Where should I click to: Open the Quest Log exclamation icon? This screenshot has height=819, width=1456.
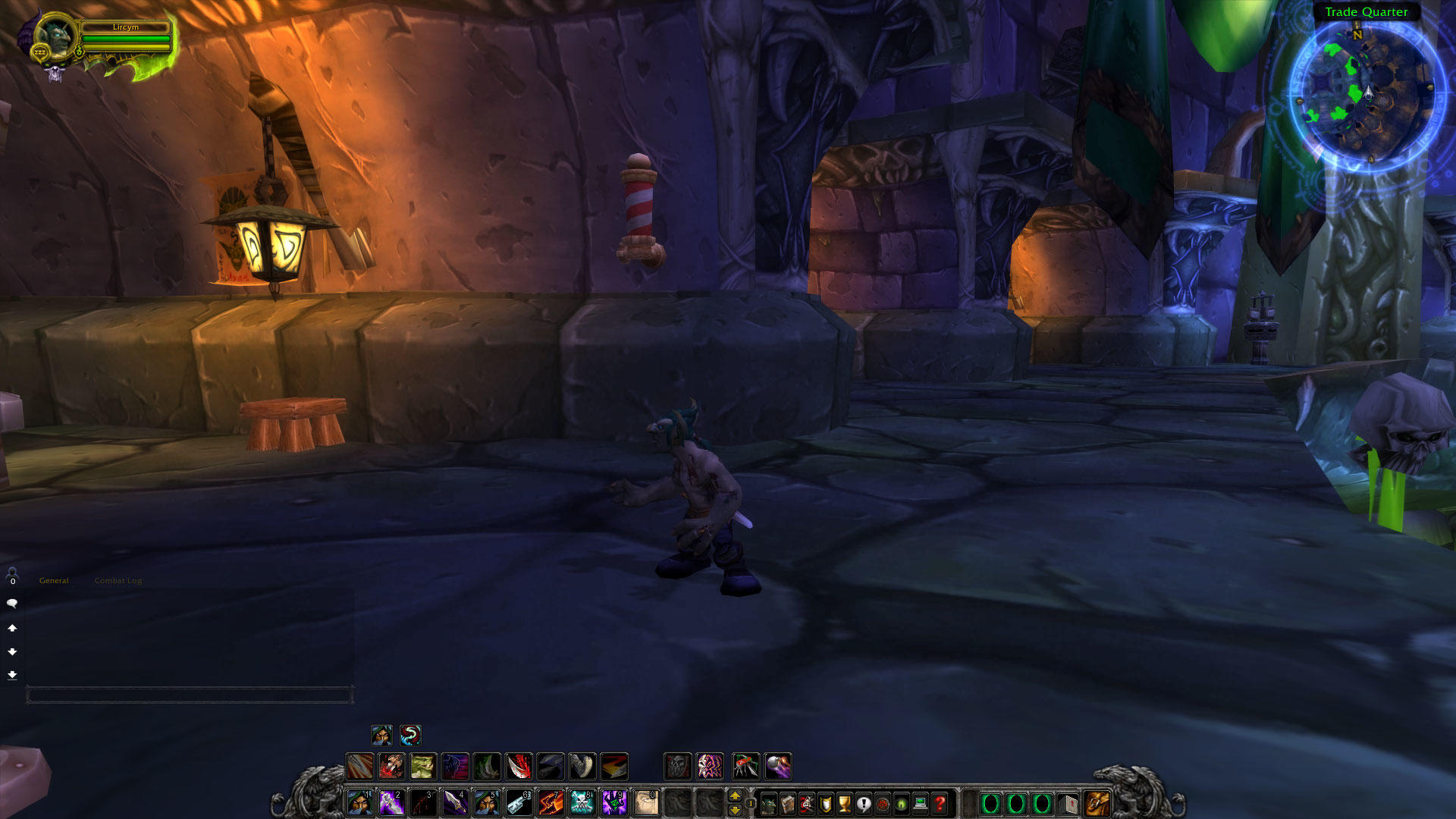pos(864,805)
